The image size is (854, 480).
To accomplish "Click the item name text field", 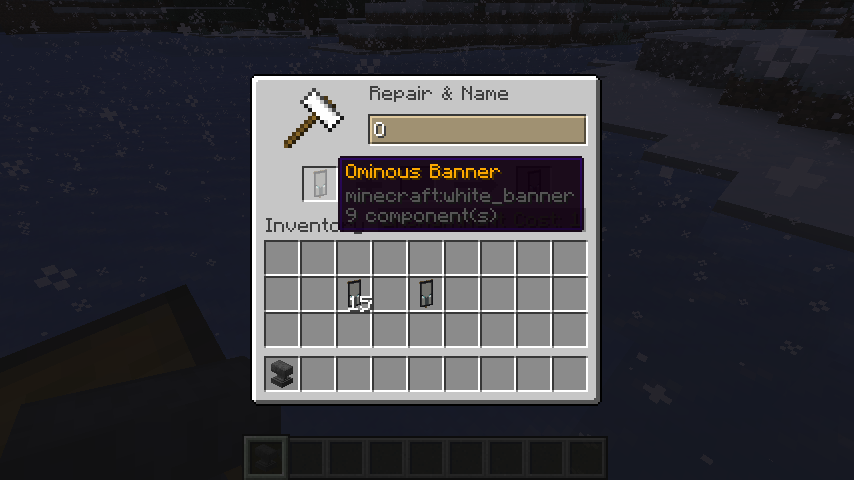I will [x=477, y=130].
